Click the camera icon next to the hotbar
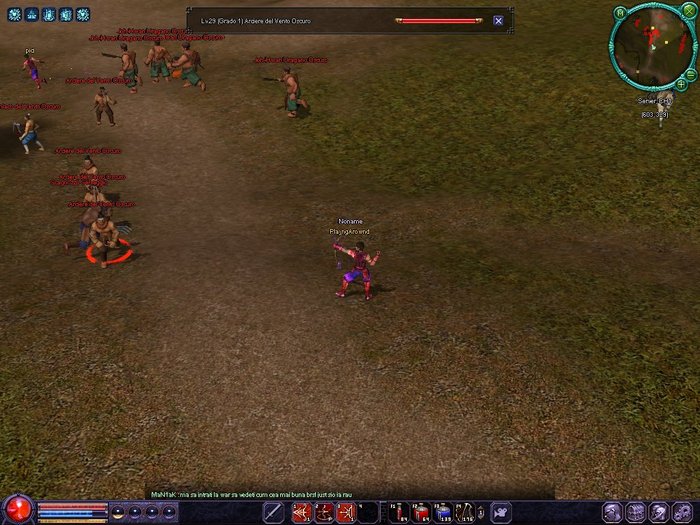The height and width of the screenshot is (525, 700). tap(501, 513)
